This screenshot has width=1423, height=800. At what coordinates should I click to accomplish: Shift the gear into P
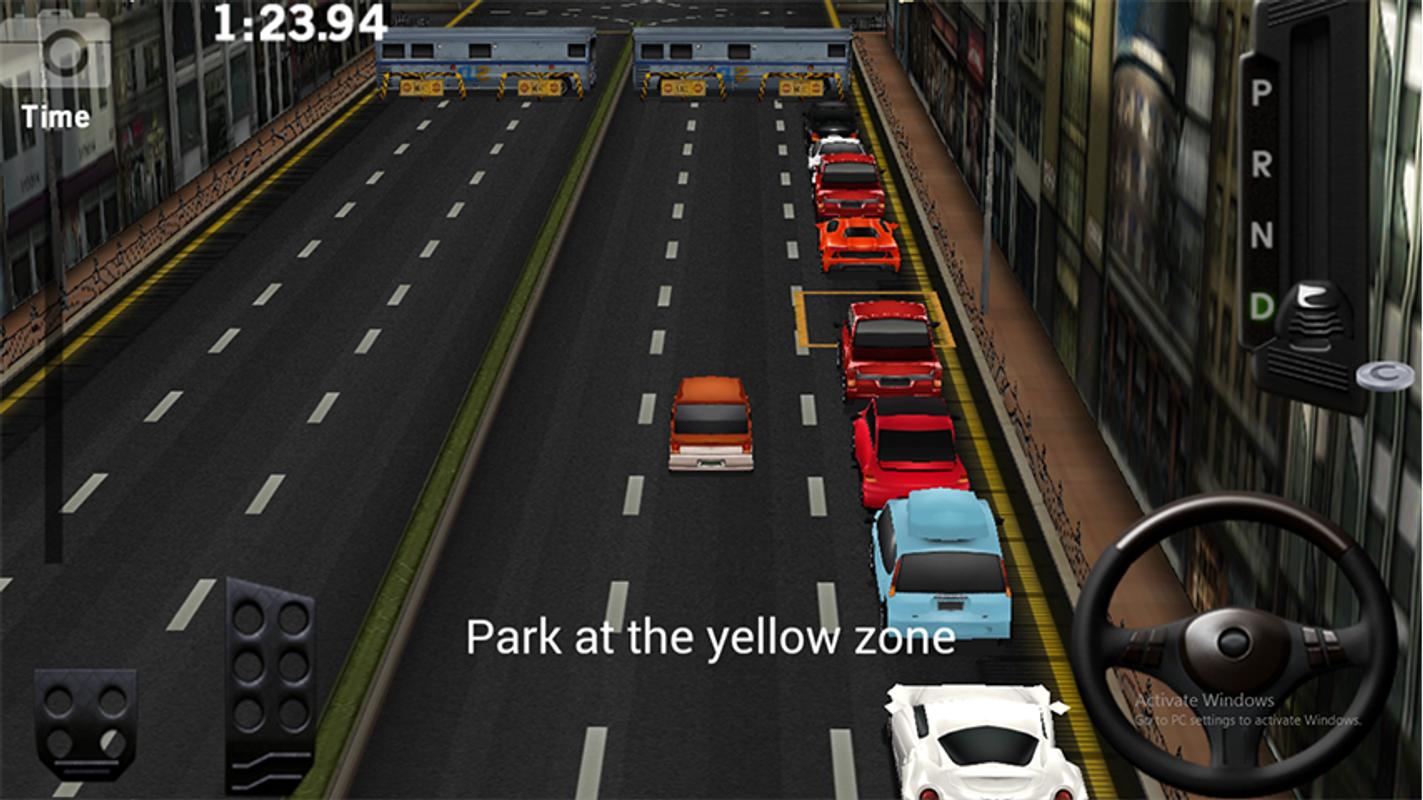pos(1261,93)
